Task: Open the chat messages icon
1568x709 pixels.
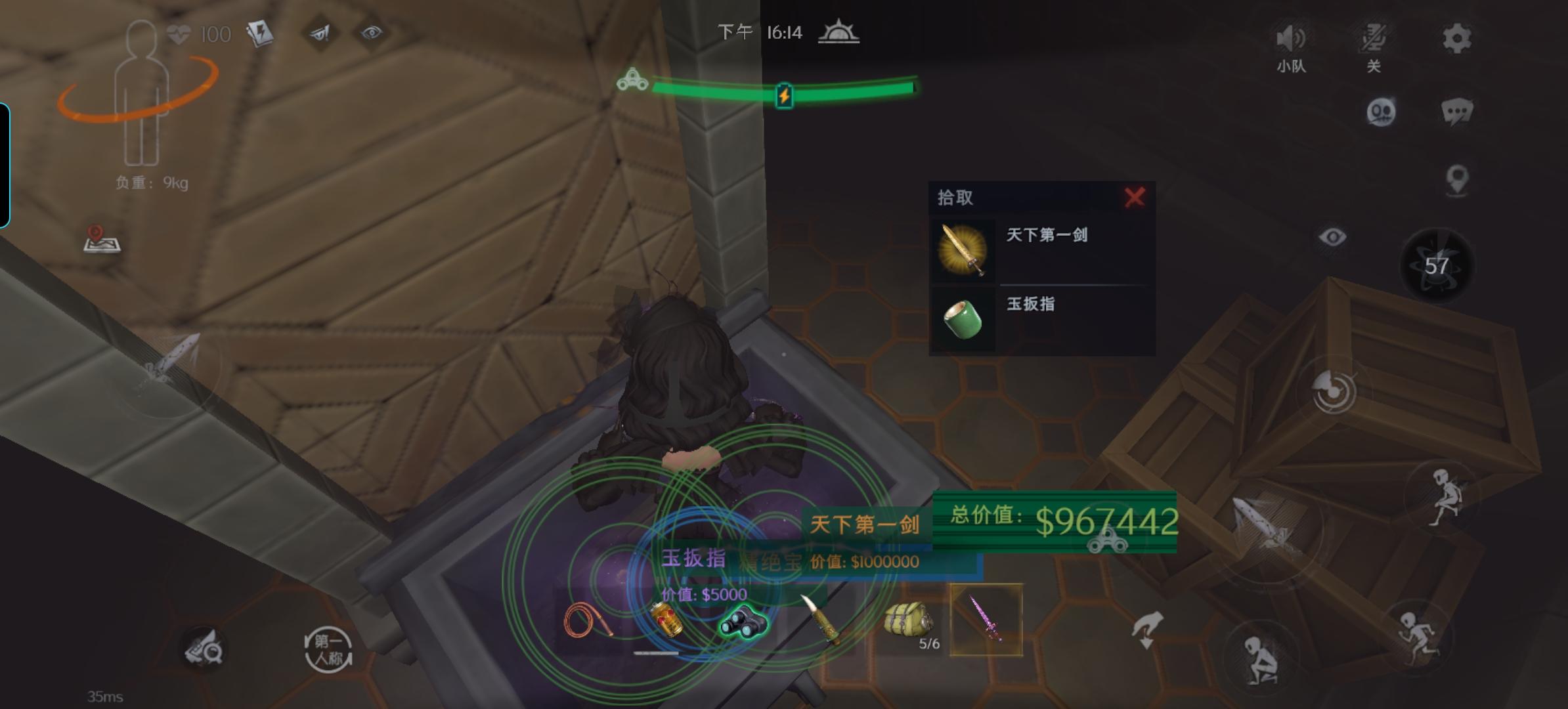Action: coord(1457,111)
